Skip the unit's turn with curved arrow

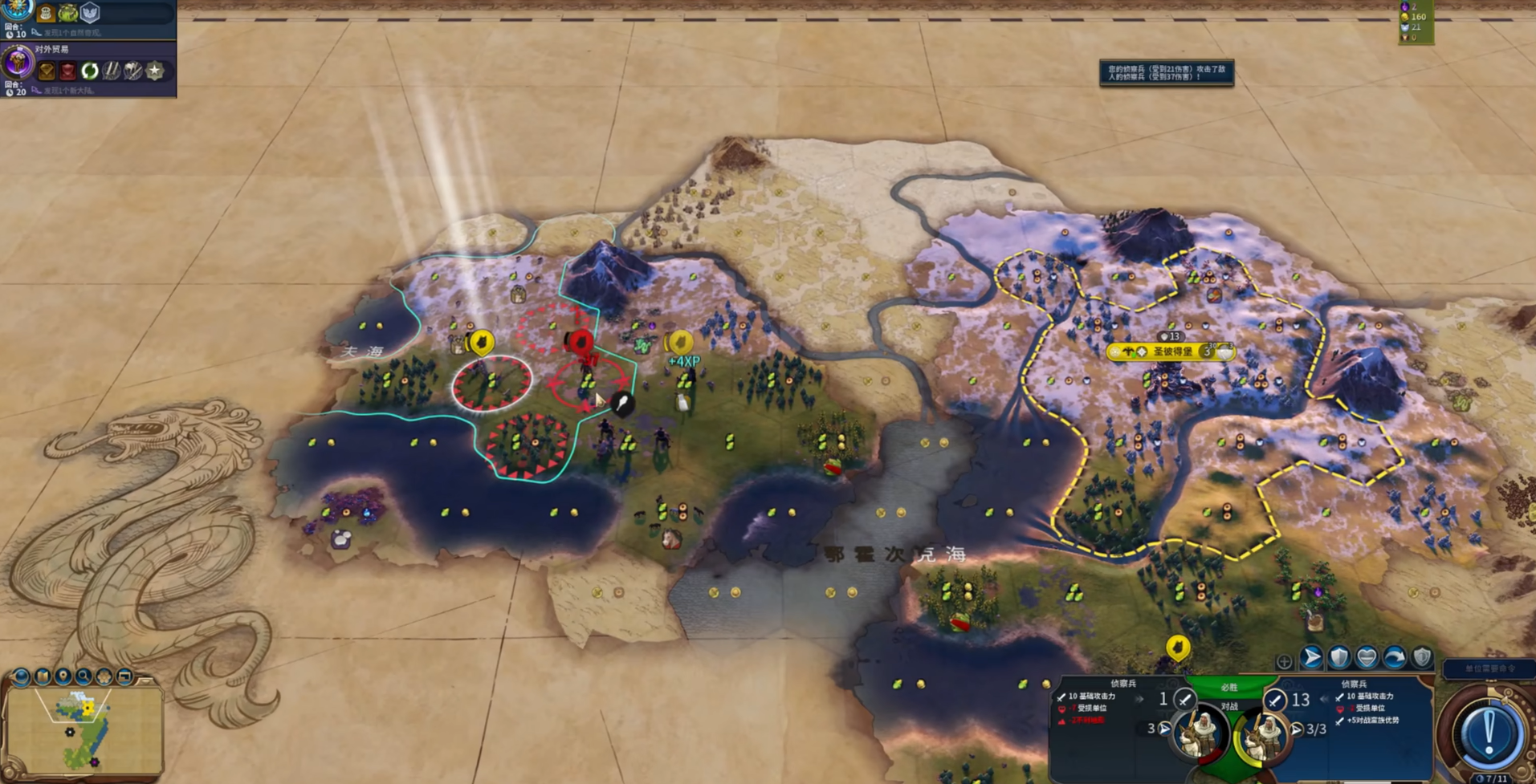pos(1395,658)
